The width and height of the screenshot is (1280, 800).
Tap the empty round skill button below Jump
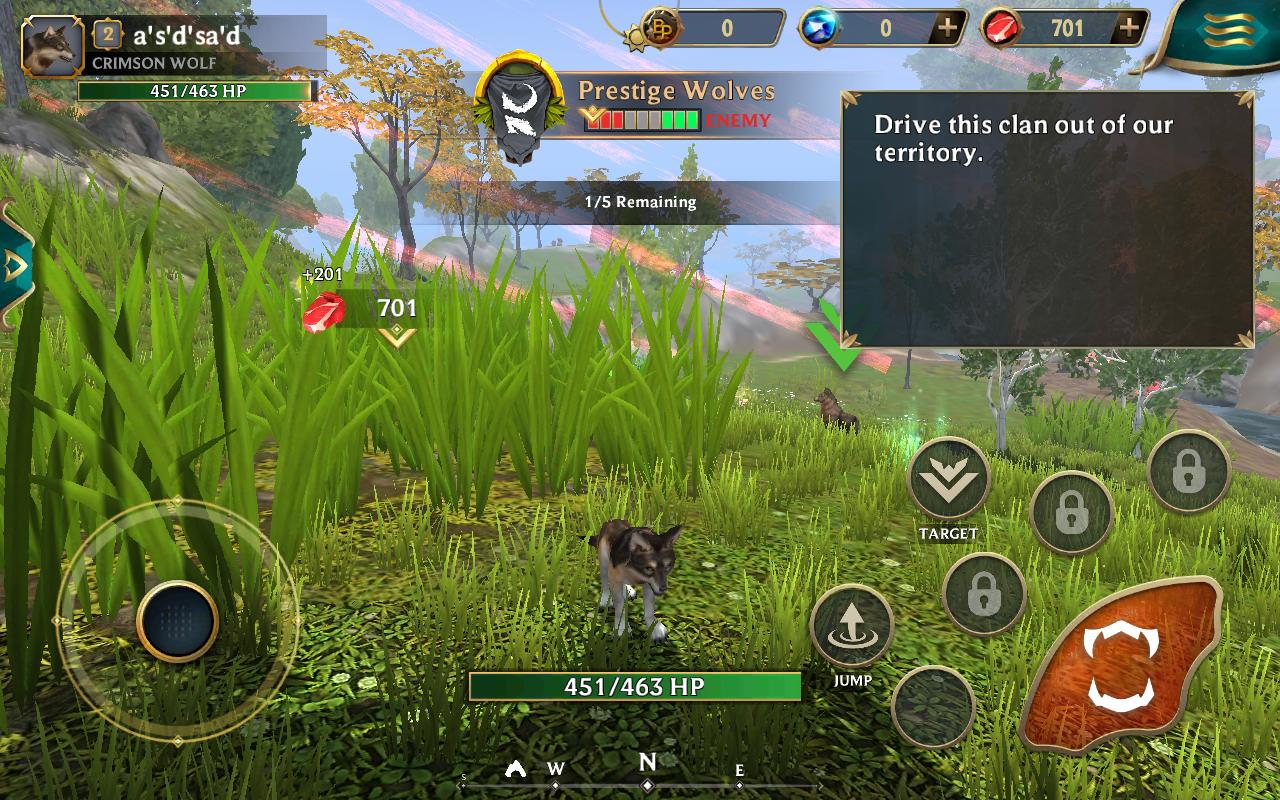coord(933,707)
